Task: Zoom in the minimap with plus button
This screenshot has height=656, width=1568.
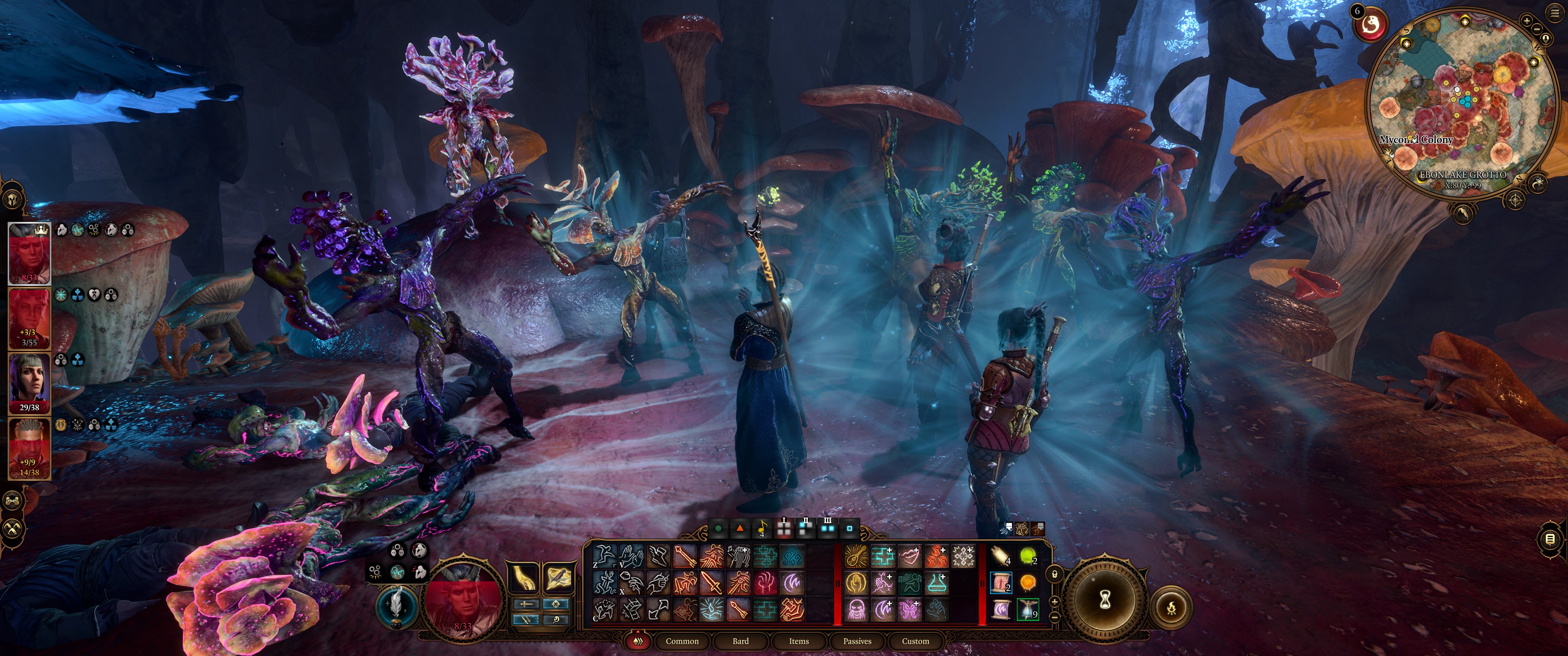Action: point(1527,20)
